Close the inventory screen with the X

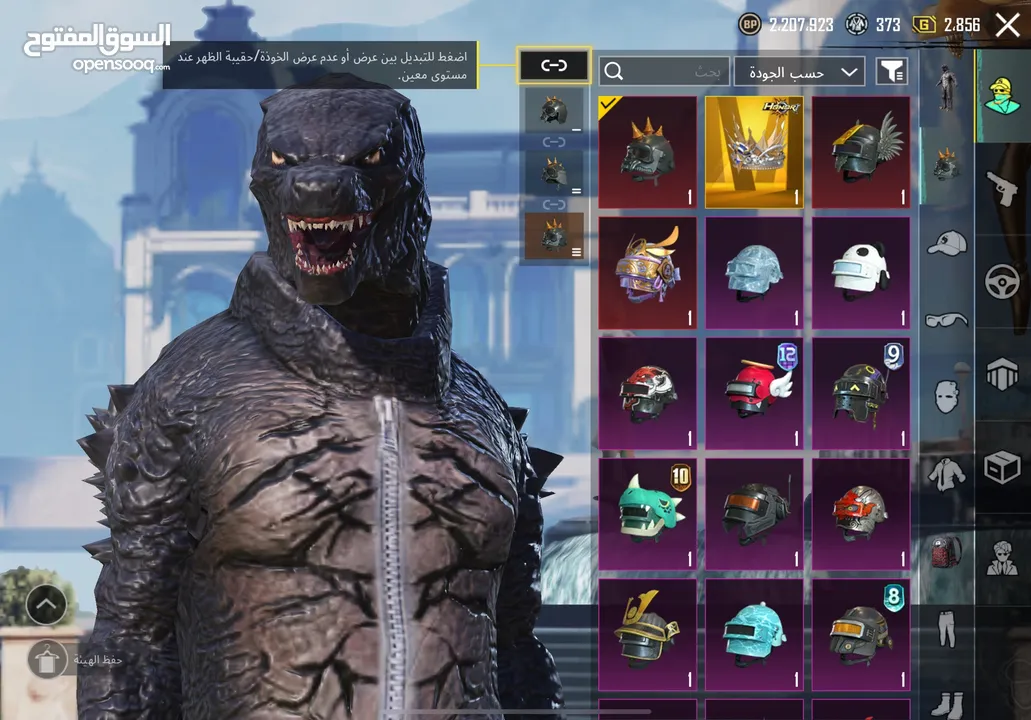(x=1007, y=25)
